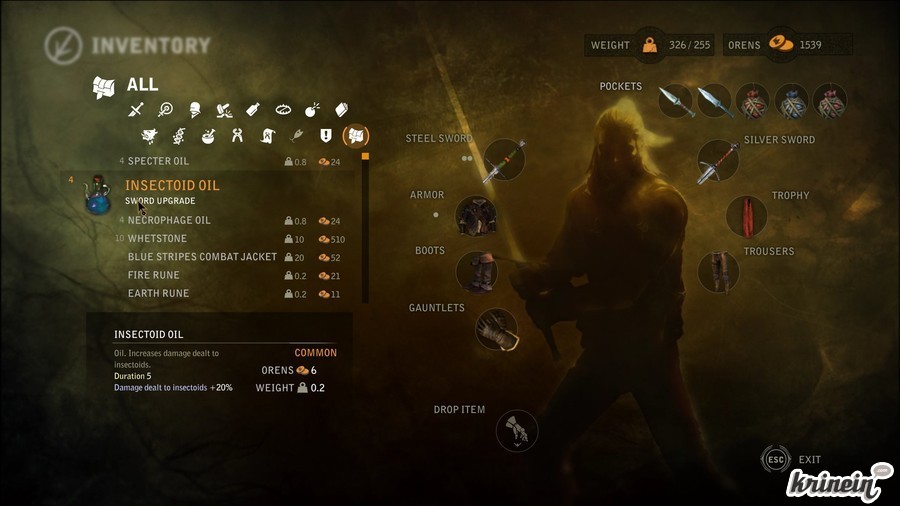The image size is (900, 506).
Task: Open the equipped armor slot
Action: [x=476, y=215]
